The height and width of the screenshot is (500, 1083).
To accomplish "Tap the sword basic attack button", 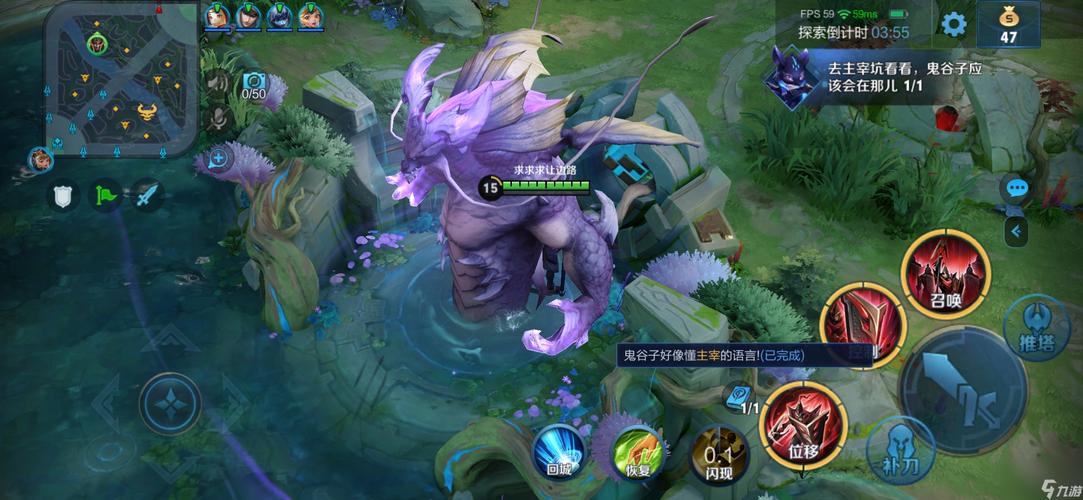I will coord(962,390).
